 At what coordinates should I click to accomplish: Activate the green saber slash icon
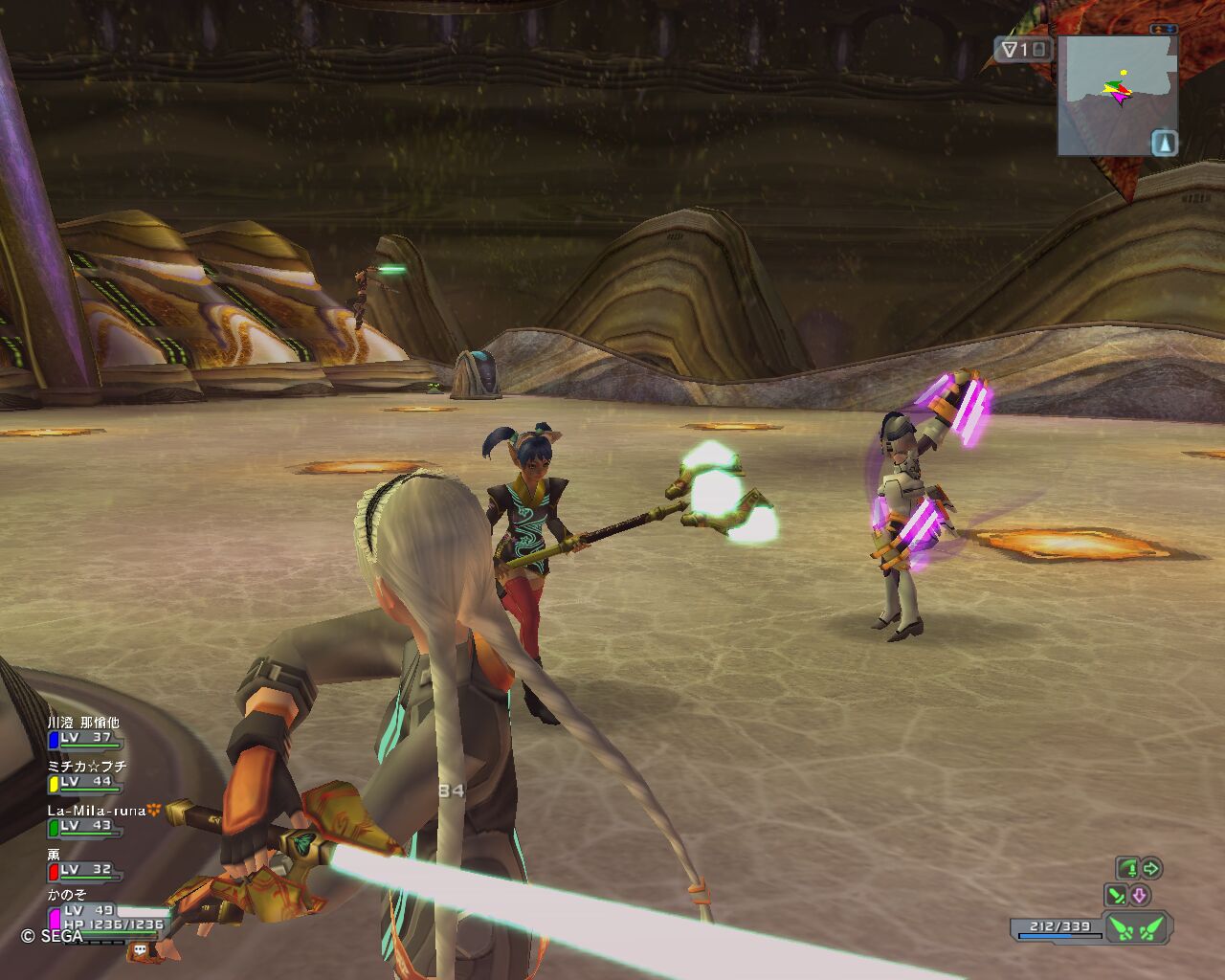point(1116,896)
